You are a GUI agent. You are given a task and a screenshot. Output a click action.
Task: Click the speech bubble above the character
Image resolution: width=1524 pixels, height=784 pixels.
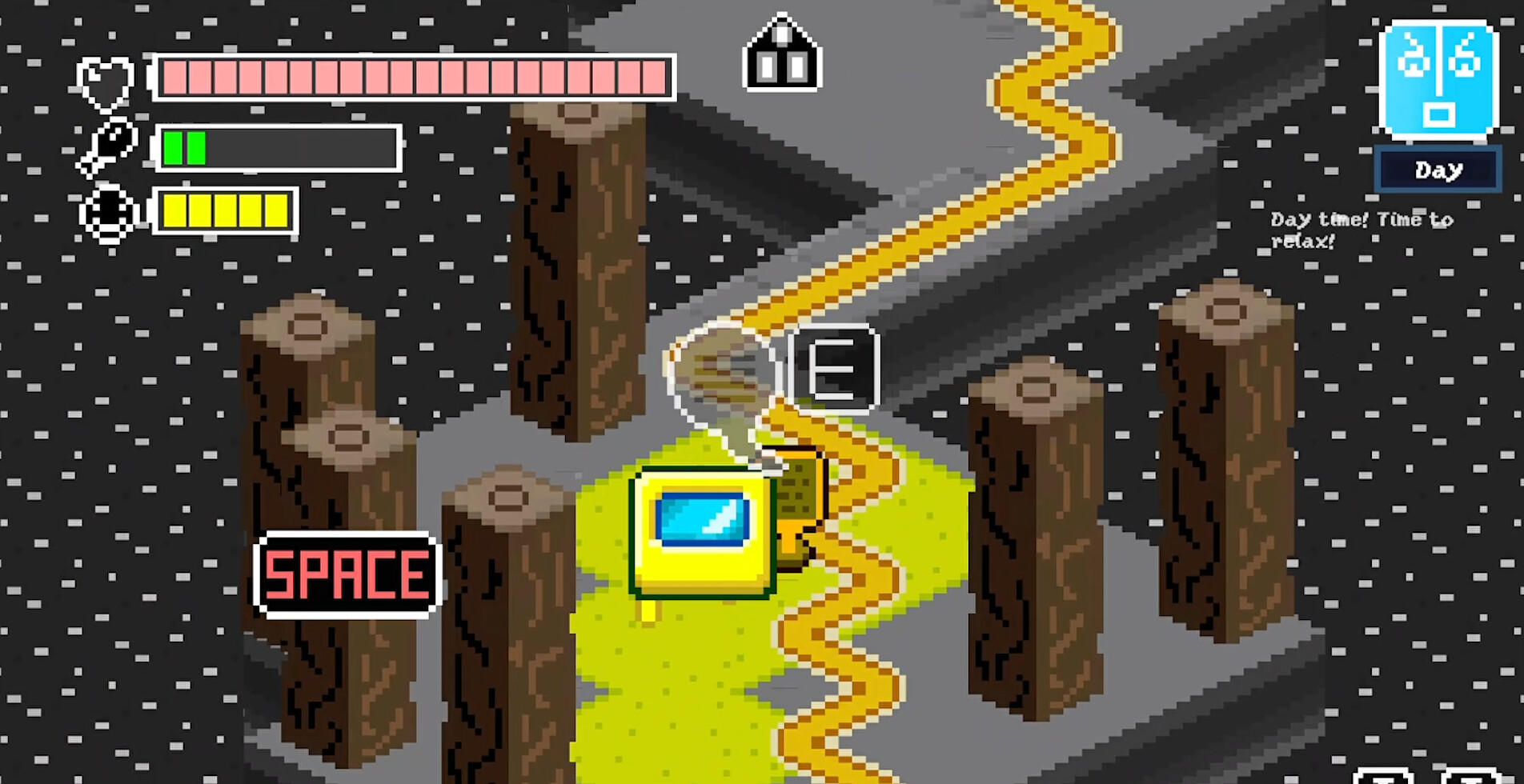tap(719, 368)
